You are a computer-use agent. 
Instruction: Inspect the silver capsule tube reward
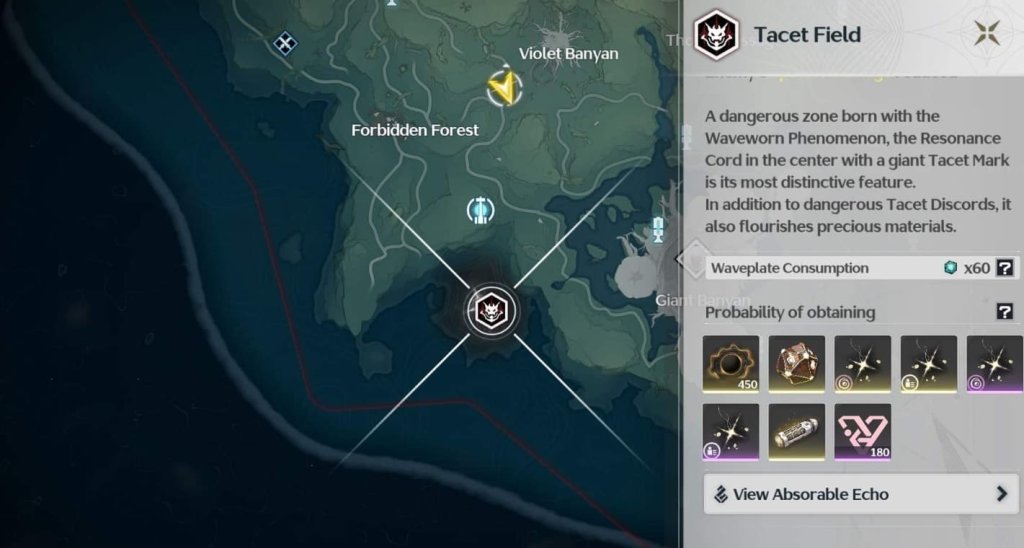(x=797, y=432)
